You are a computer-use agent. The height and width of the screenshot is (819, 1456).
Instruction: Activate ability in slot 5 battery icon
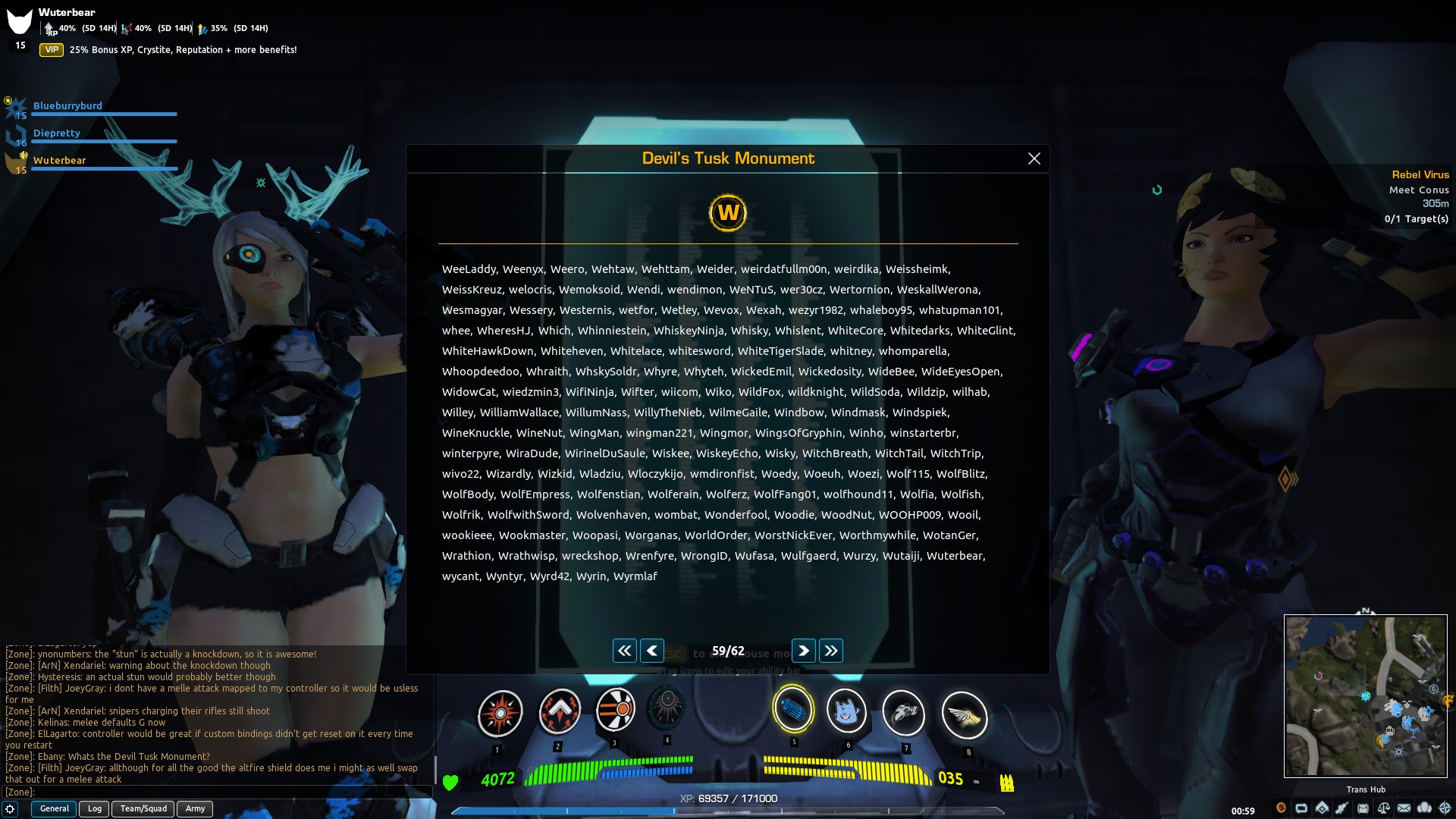tap(793, 711)
